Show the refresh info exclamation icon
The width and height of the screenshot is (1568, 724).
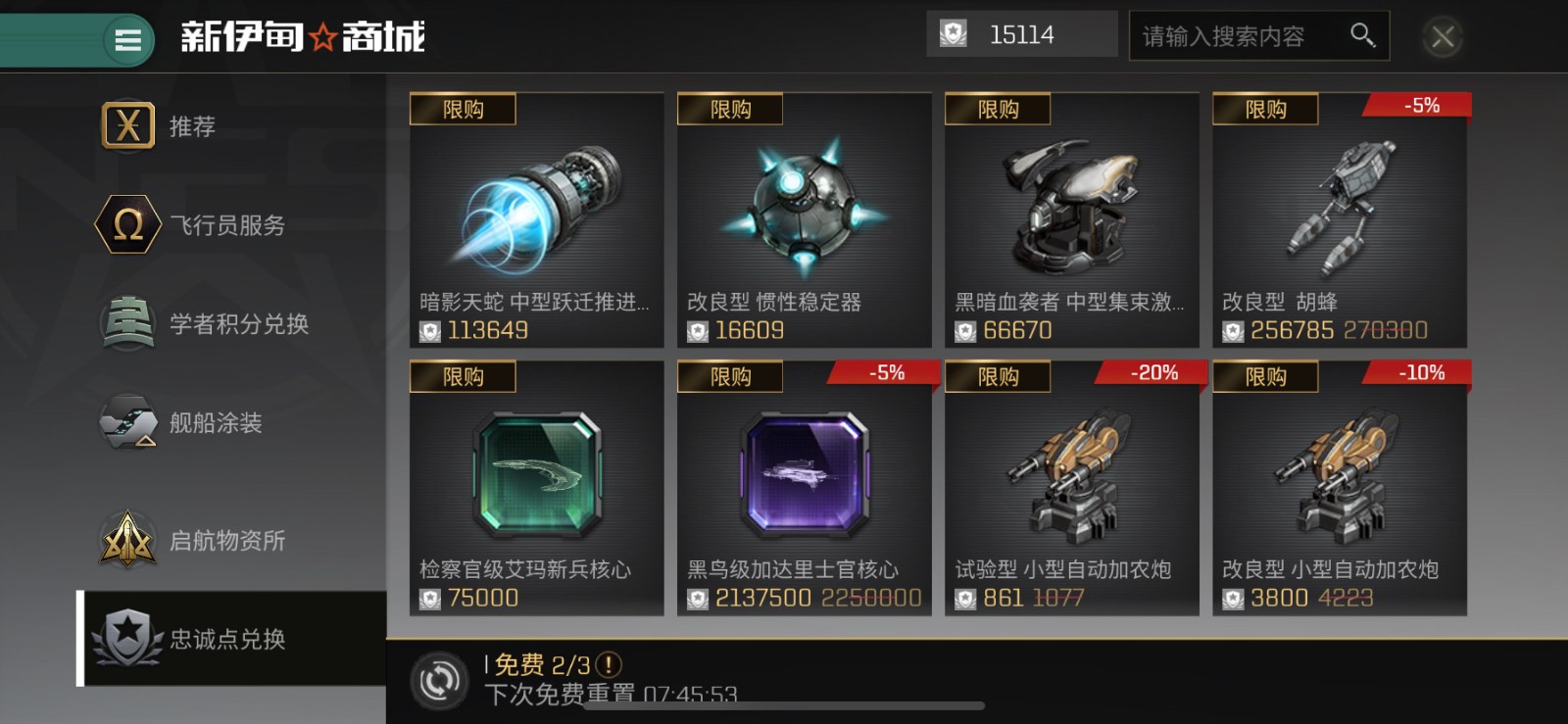click(x=609, y=665)
